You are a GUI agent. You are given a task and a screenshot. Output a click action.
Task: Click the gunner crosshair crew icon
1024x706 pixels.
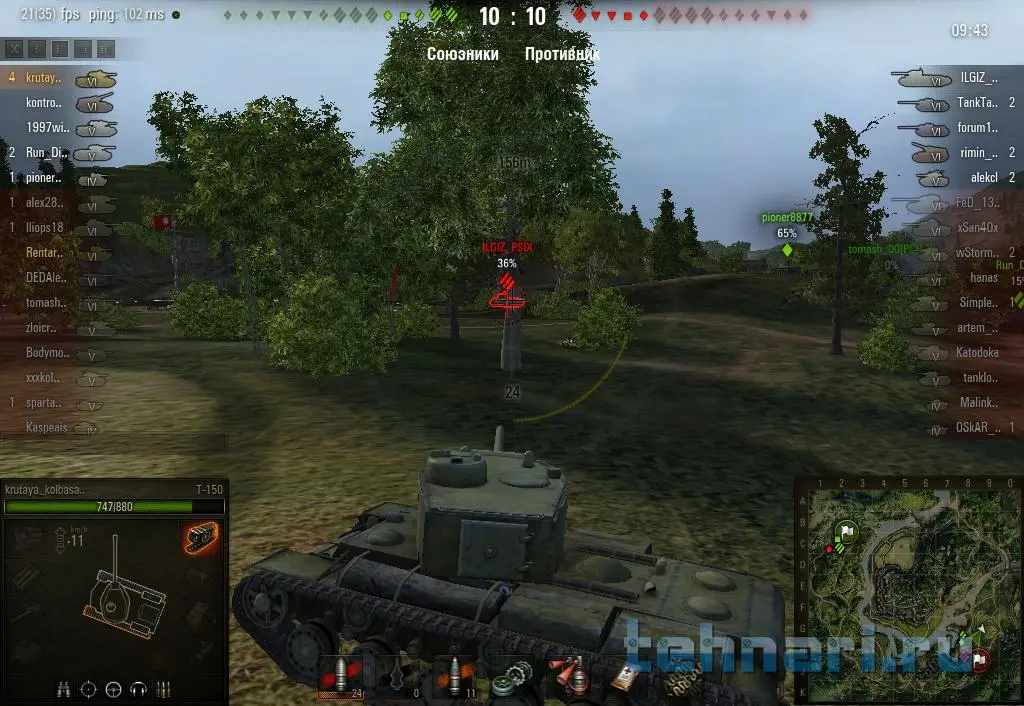[88, 688]
